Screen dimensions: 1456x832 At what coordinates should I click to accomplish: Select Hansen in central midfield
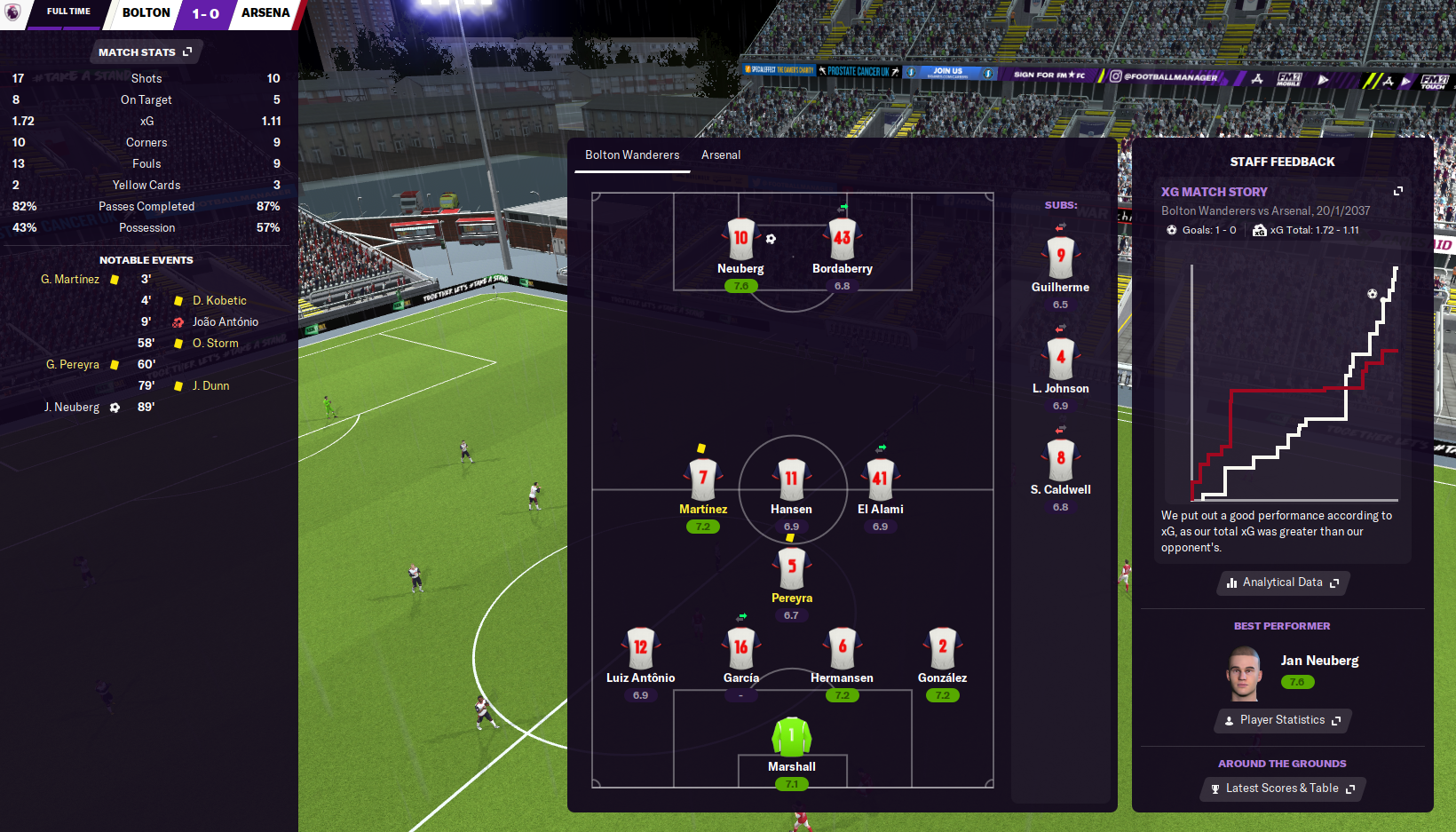click(x=791, y=479)
